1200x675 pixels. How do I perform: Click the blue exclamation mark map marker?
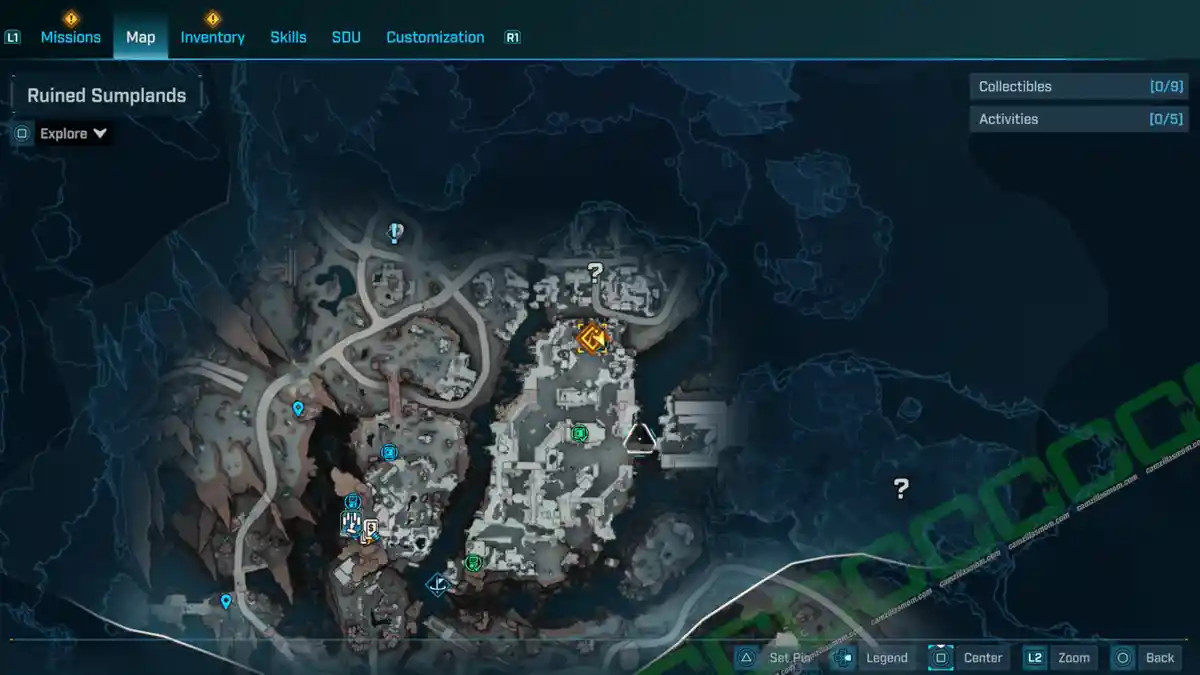point(396,233)
